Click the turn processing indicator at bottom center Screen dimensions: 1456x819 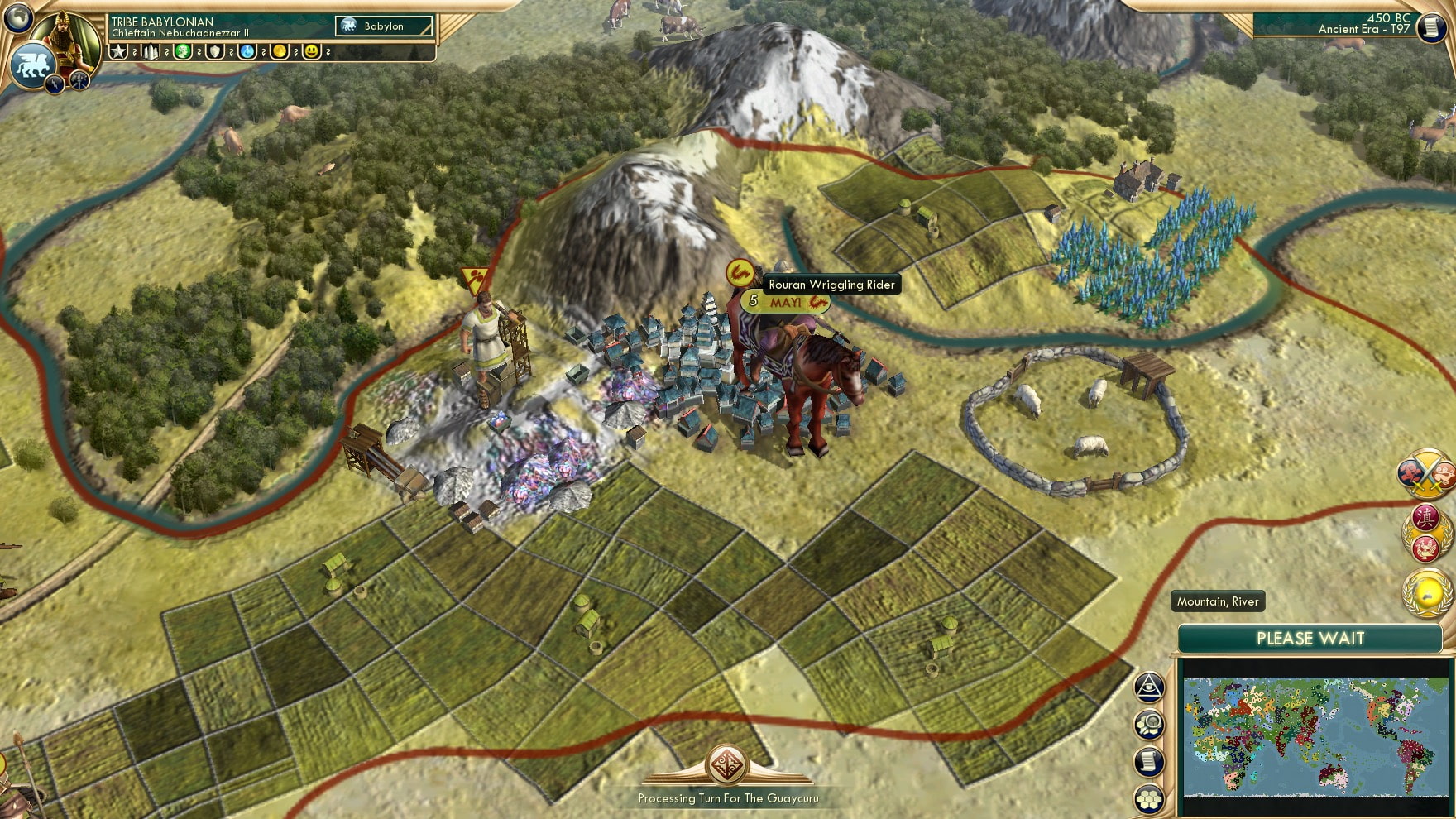pyautogui.click(x=727, y=765)
